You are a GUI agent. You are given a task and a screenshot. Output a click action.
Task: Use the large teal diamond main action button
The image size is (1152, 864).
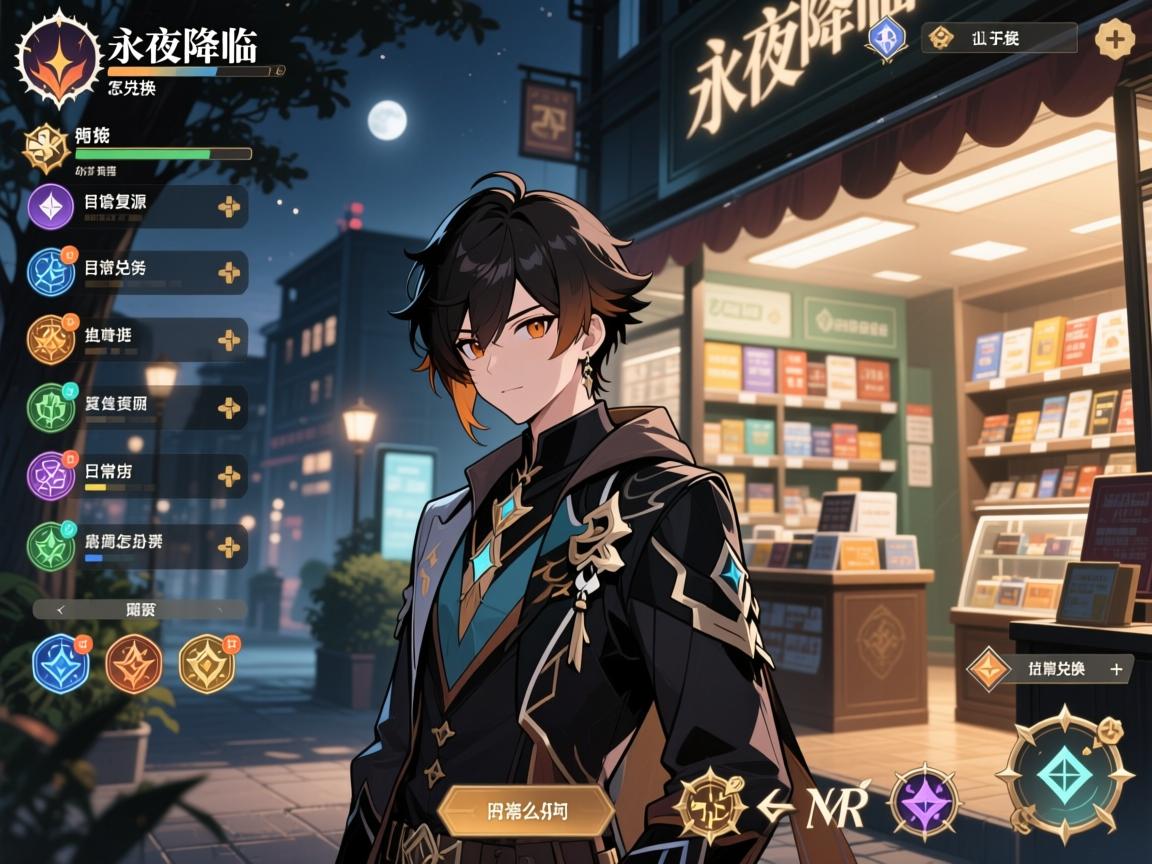[x=1066, y=775]
